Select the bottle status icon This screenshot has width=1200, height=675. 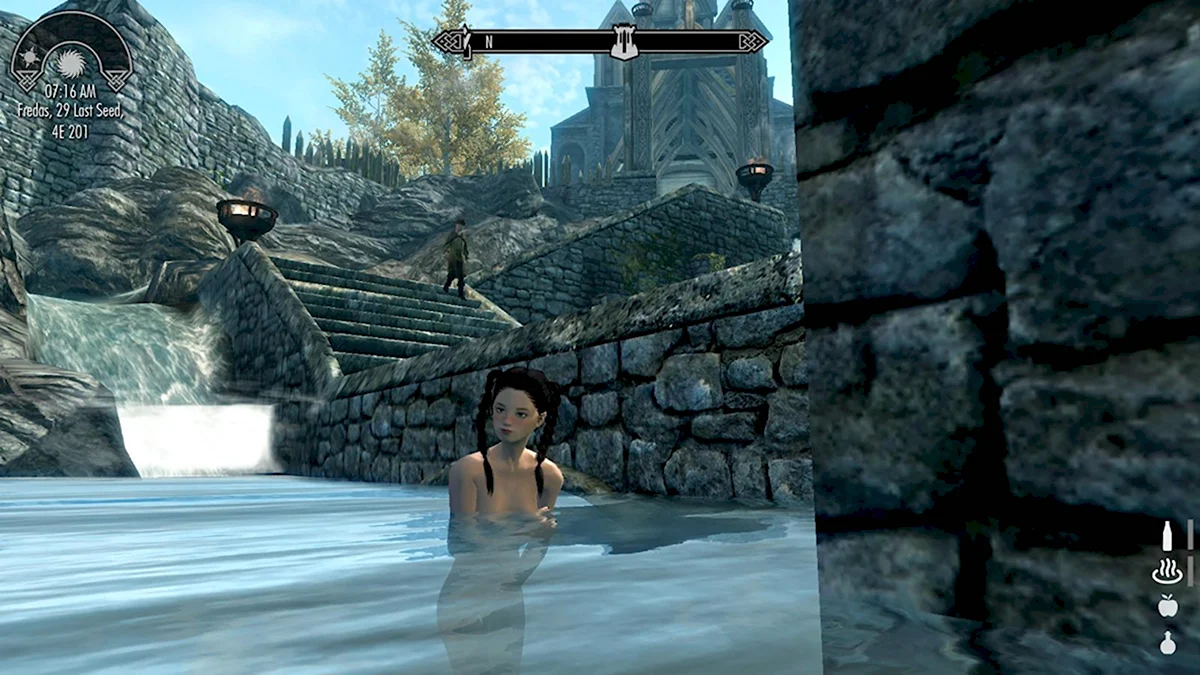pos(1166,536)
